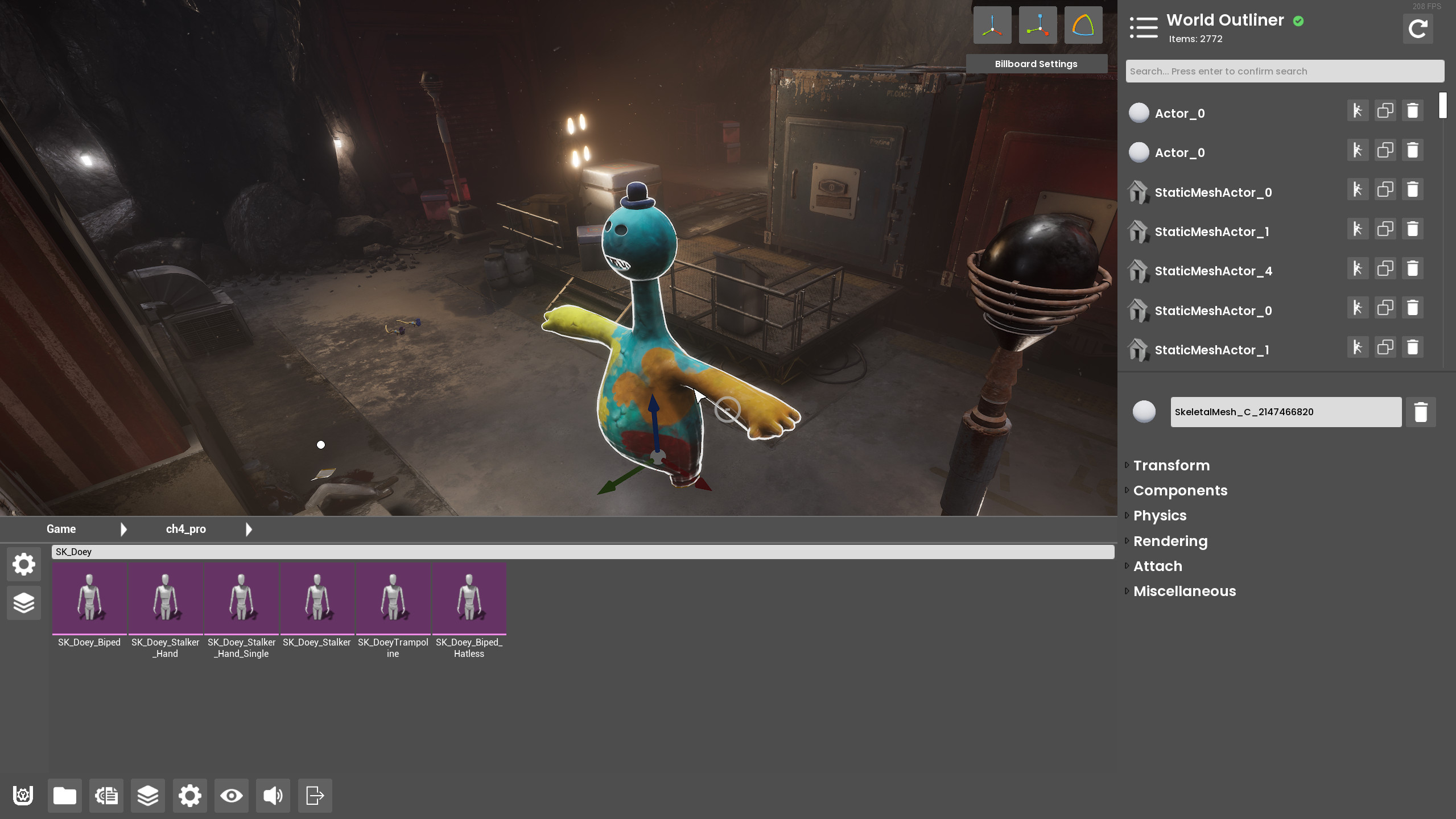Toggle the rotation sphere gizmo button

coord(1082,24)
